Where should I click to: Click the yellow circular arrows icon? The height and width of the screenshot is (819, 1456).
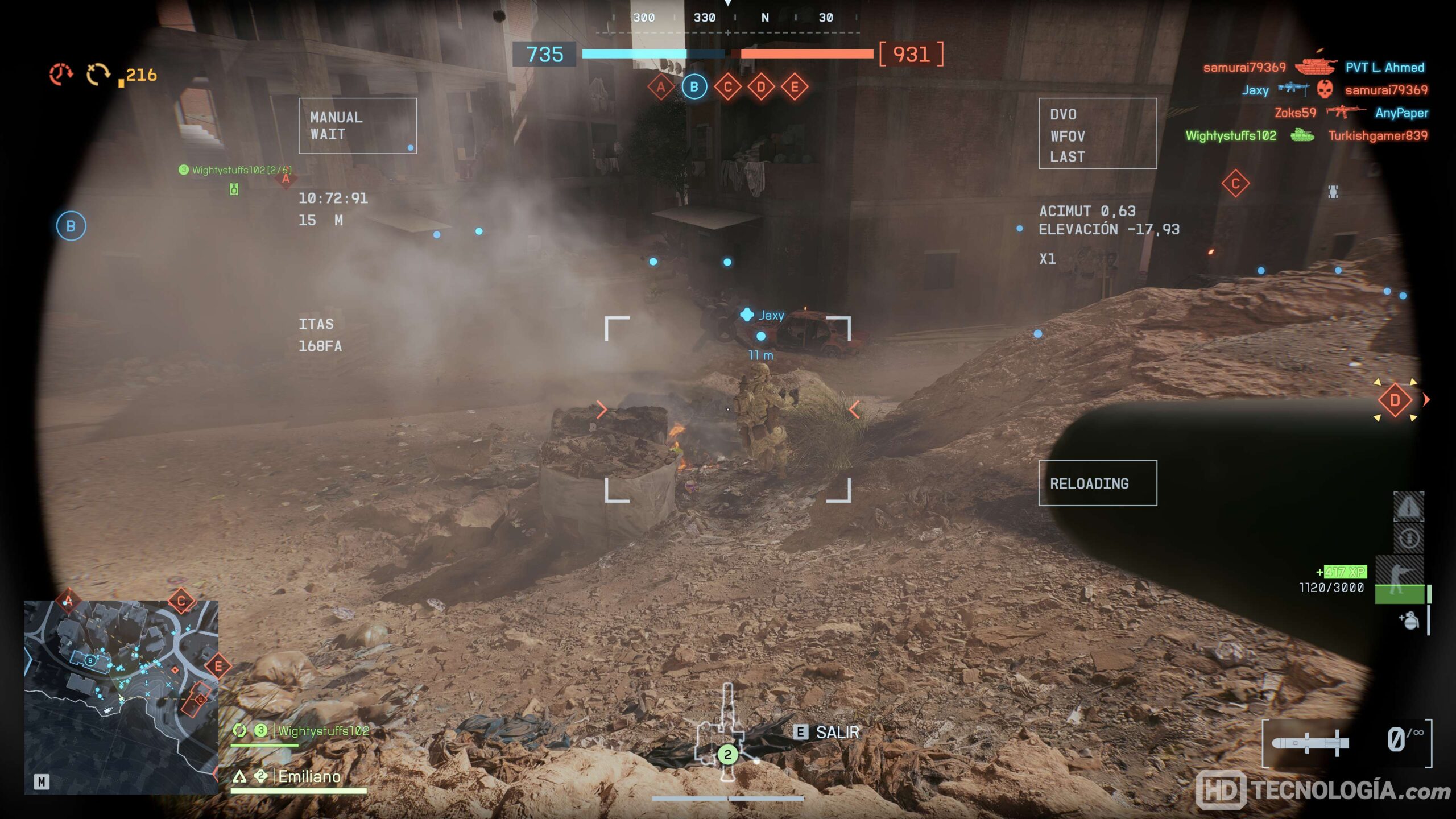(x=98, y=75)
